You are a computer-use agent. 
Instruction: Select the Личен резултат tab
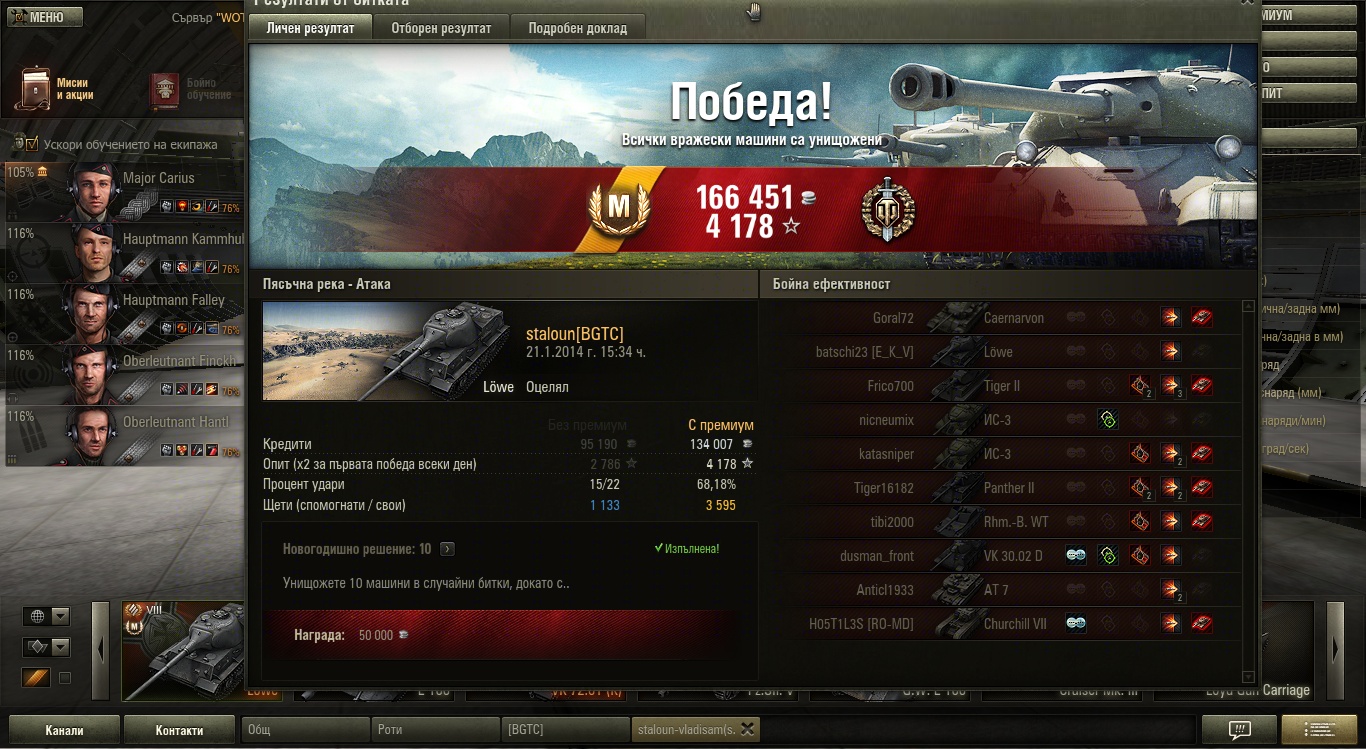tap(310, 28)
